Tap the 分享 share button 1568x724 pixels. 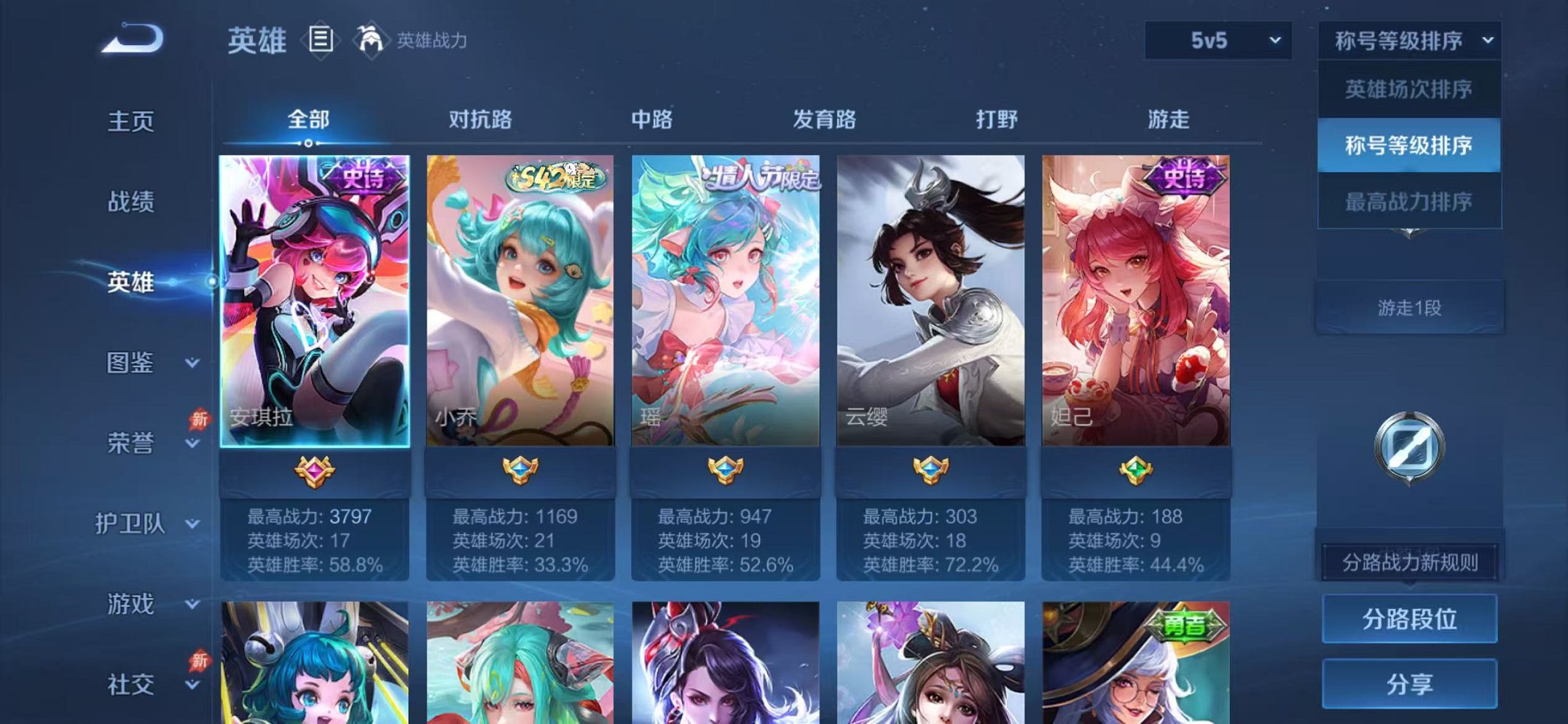point(1409,683)
